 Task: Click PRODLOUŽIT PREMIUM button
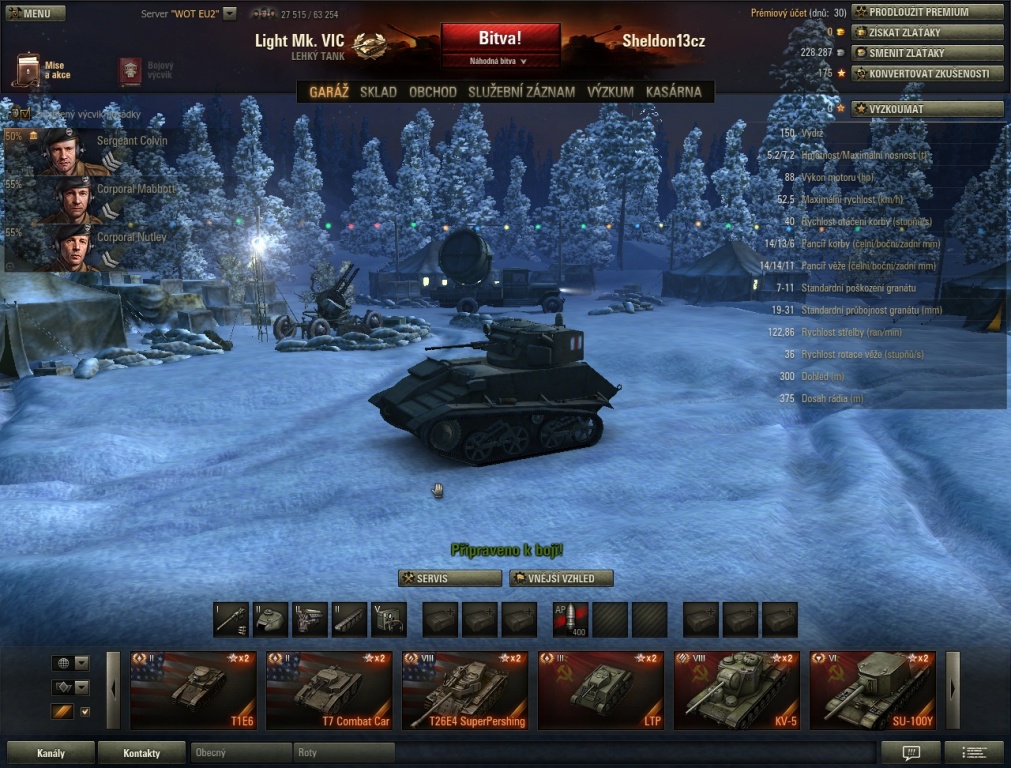tap(926, 12)
